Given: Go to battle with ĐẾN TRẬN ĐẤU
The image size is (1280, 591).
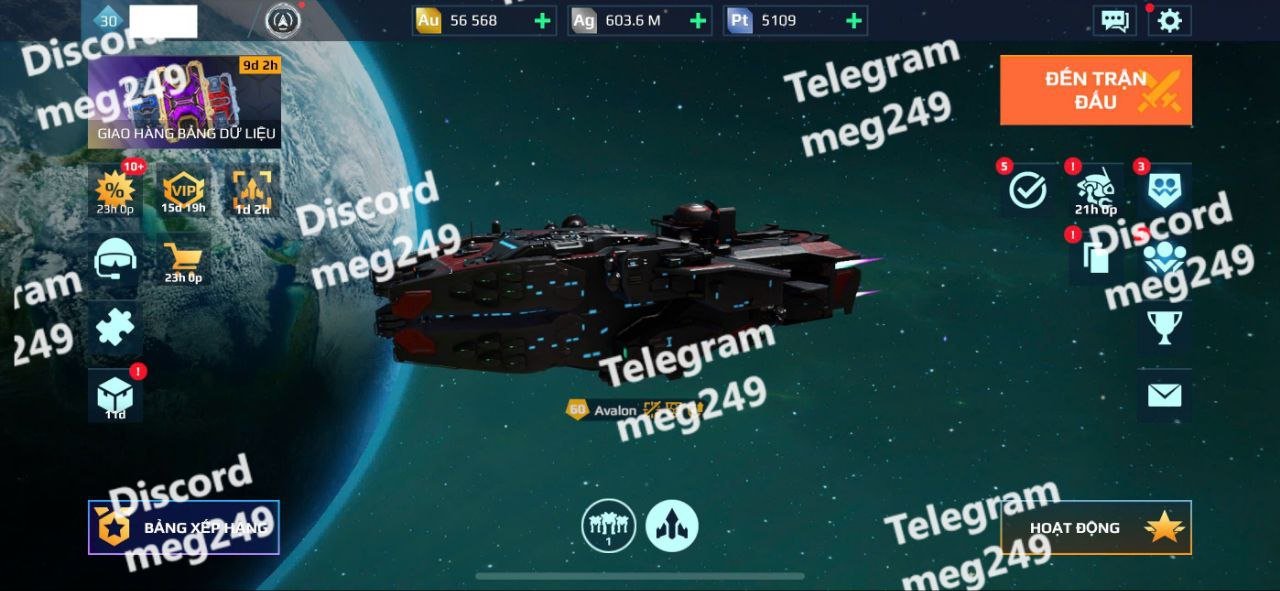Looking at the screenshot, I should pyautogui.click(x=1095, y=90).
